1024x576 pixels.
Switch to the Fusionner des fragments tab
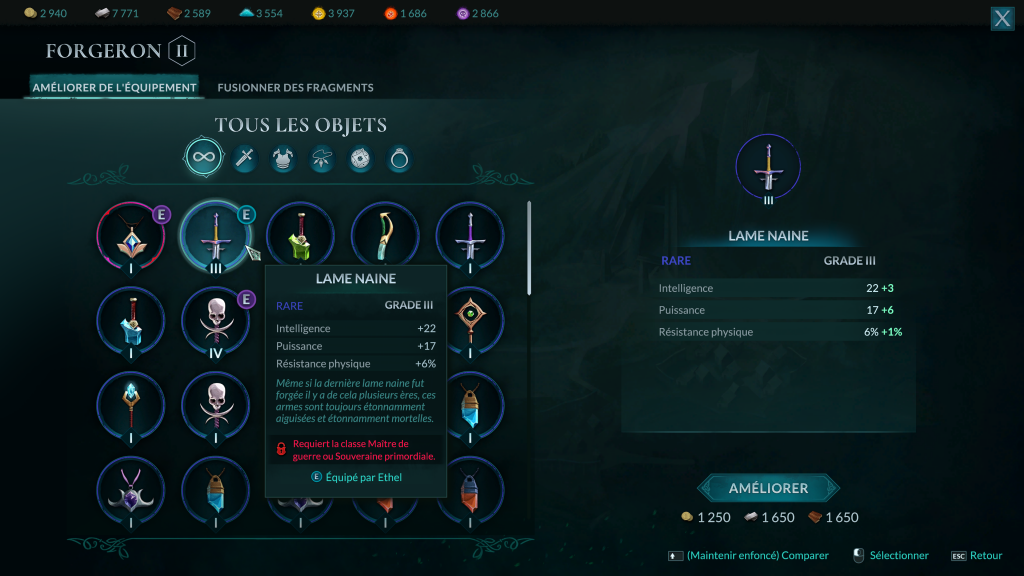coord(295,88)
